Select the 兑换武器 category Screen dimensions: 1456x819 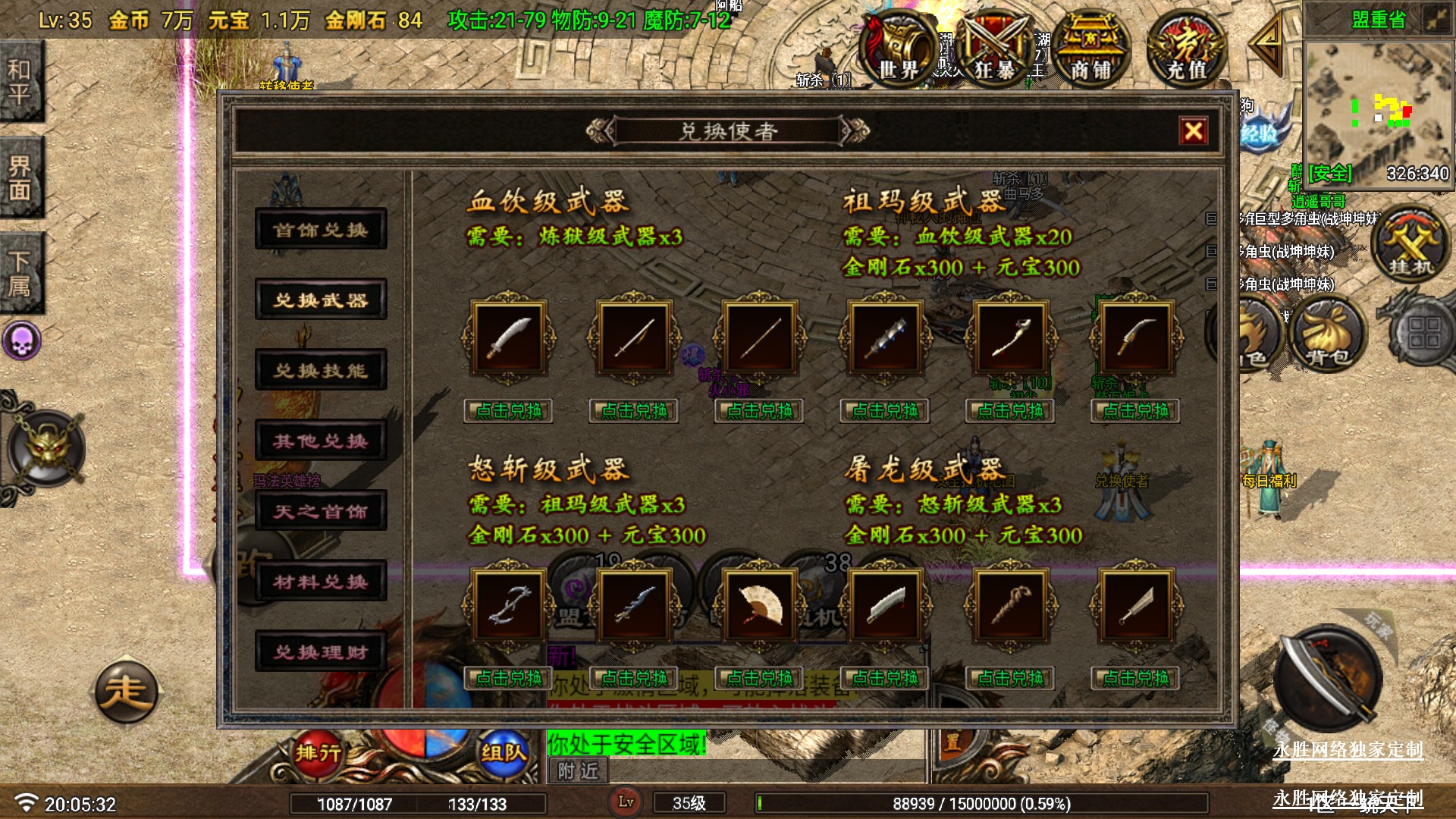point(321,300)
